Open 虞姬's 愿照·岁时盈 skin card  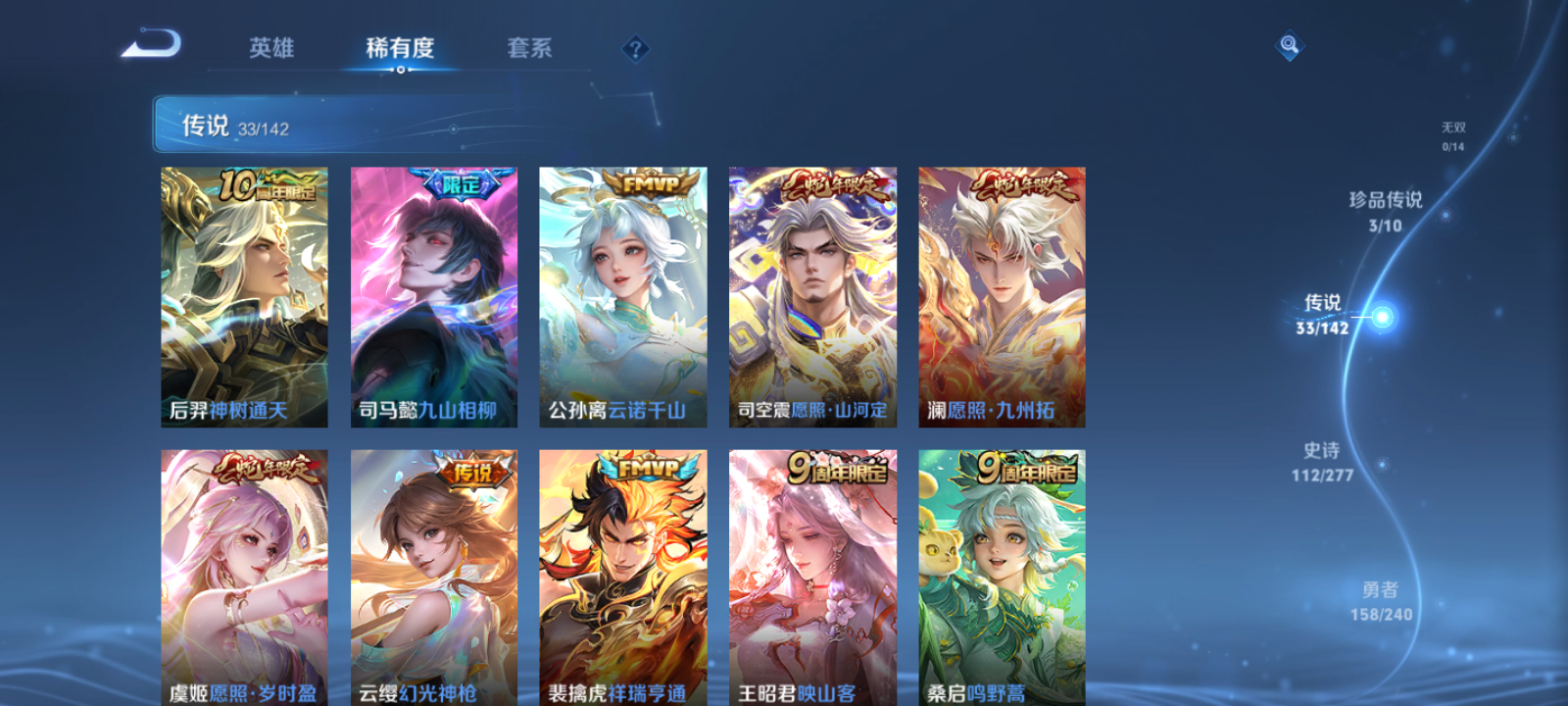click(x=242, y=579)
